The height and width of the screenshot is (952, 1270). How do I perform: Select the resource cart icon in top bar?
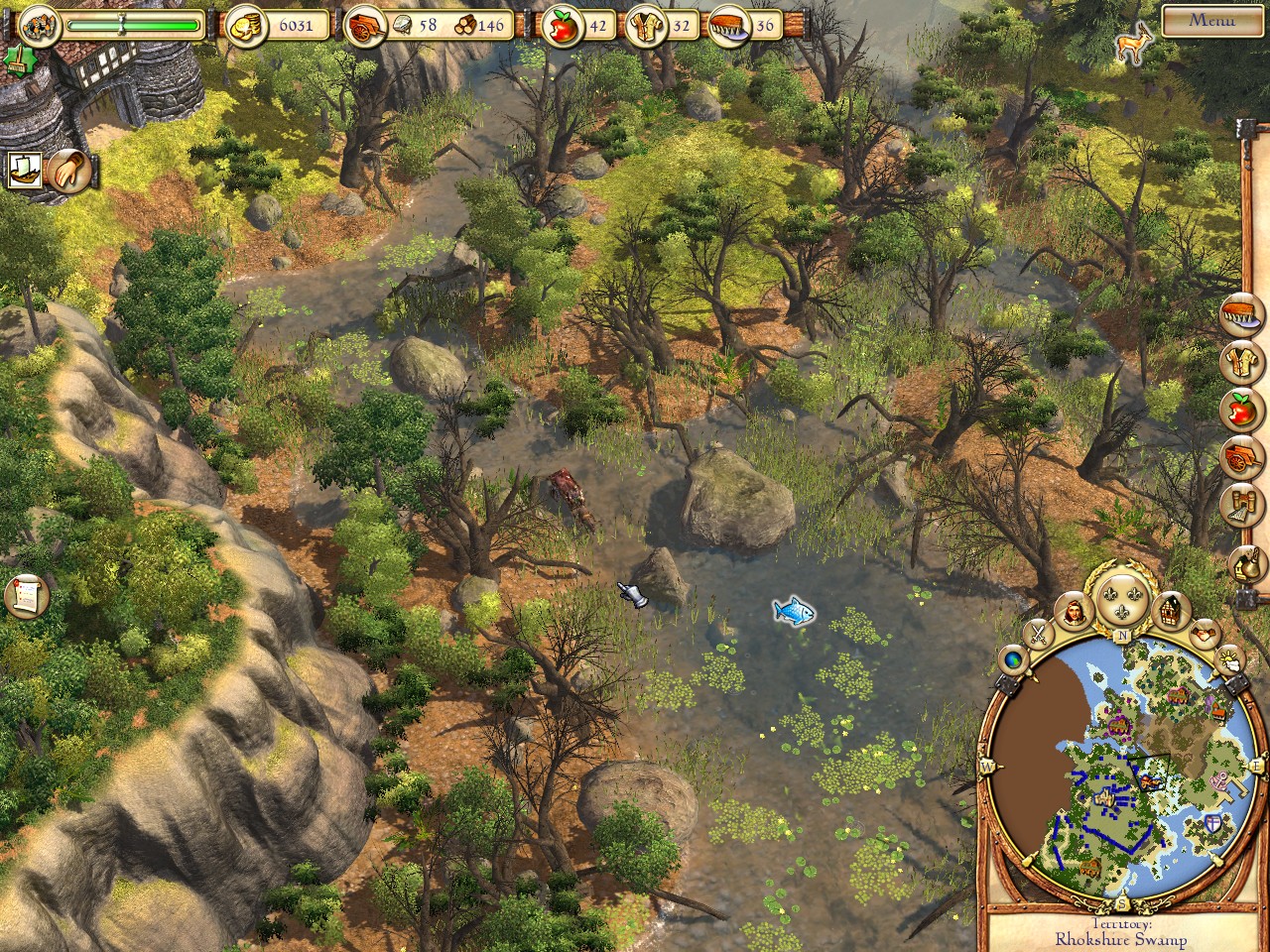tap(360, 27)
